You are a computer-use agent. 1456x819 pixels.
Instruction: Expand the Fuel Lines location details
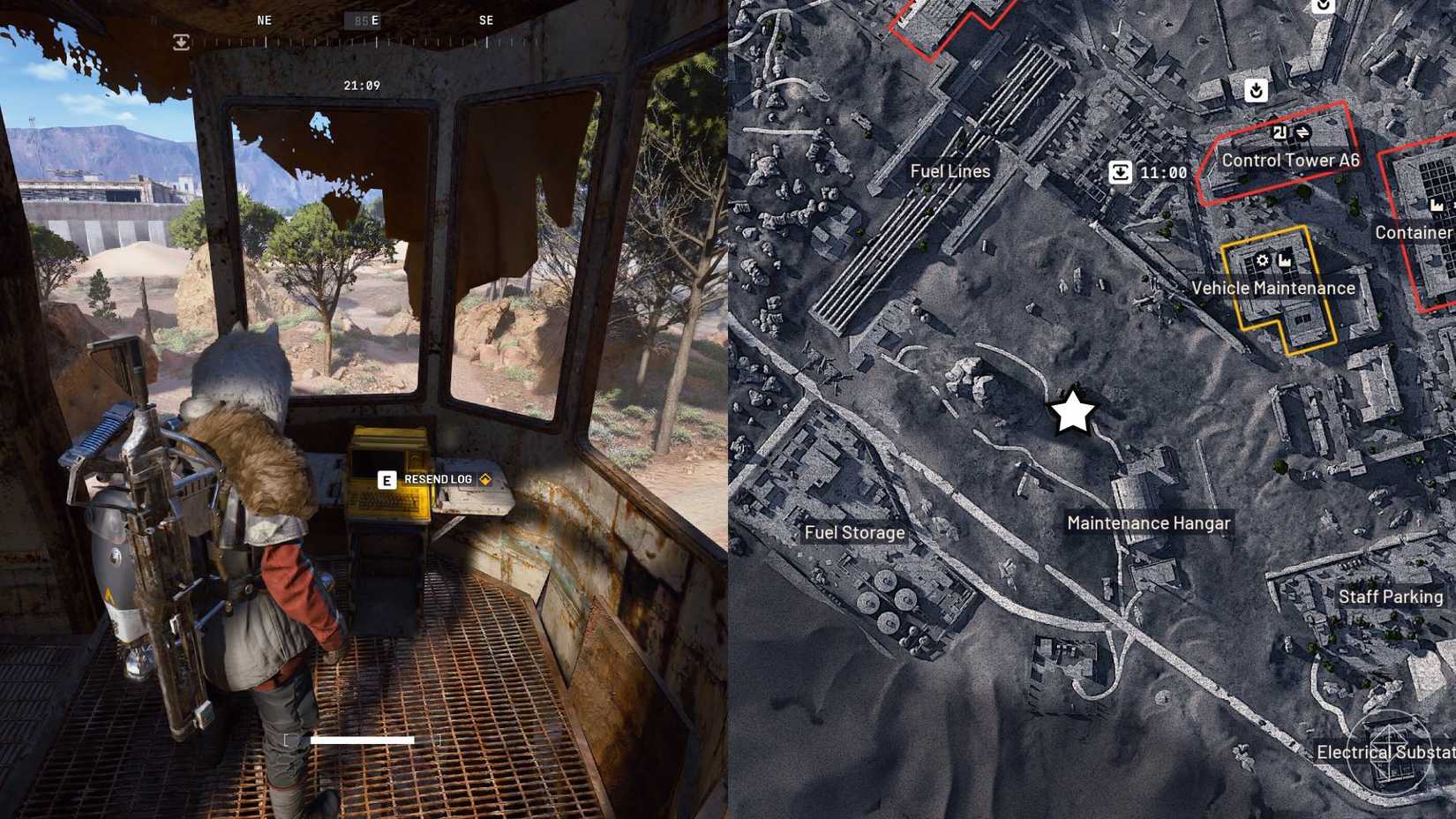pyautogui.click(x=950, y=171)
